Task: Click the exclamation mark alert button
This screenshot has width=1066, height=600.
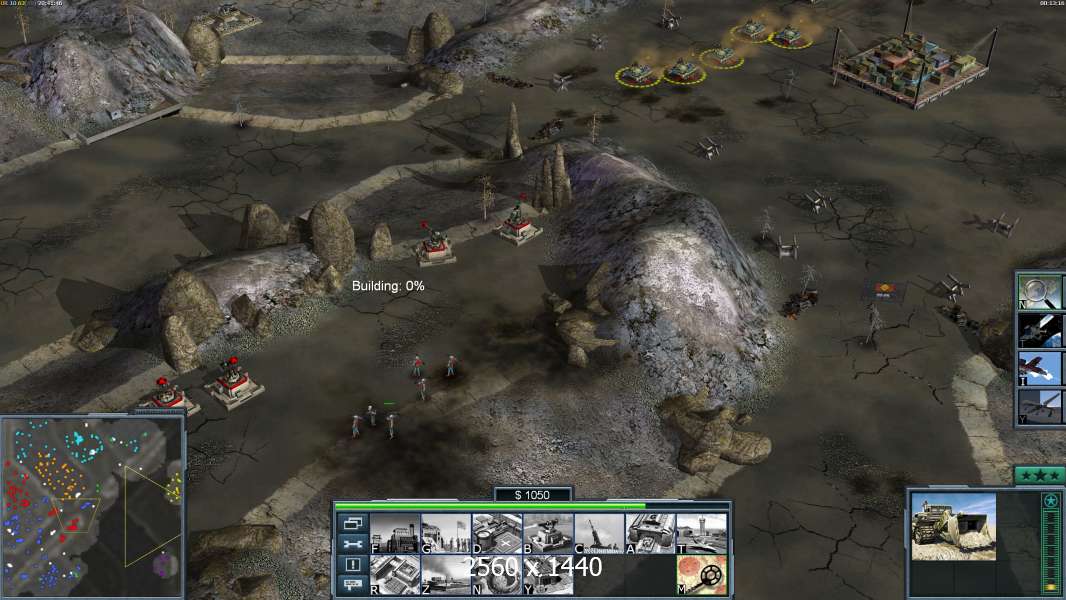Action: pos(352,564)
